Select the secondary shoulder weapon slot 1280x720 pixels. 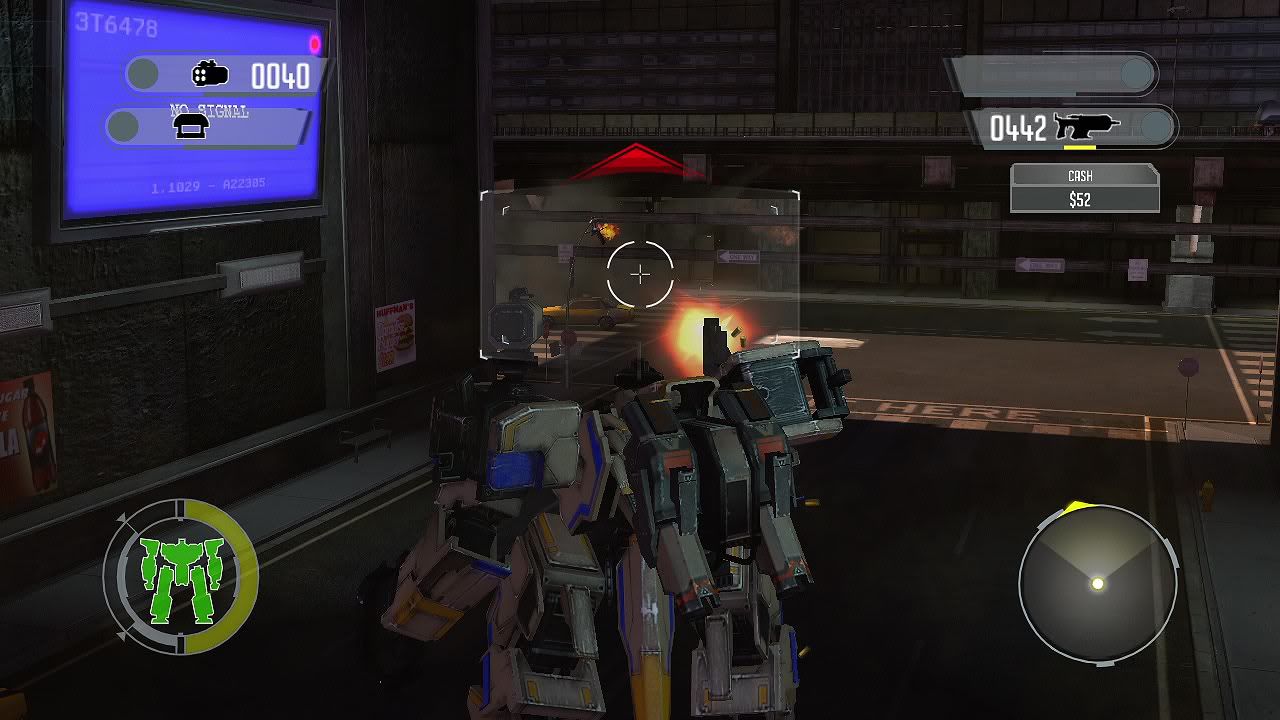(x=210, y=127)
